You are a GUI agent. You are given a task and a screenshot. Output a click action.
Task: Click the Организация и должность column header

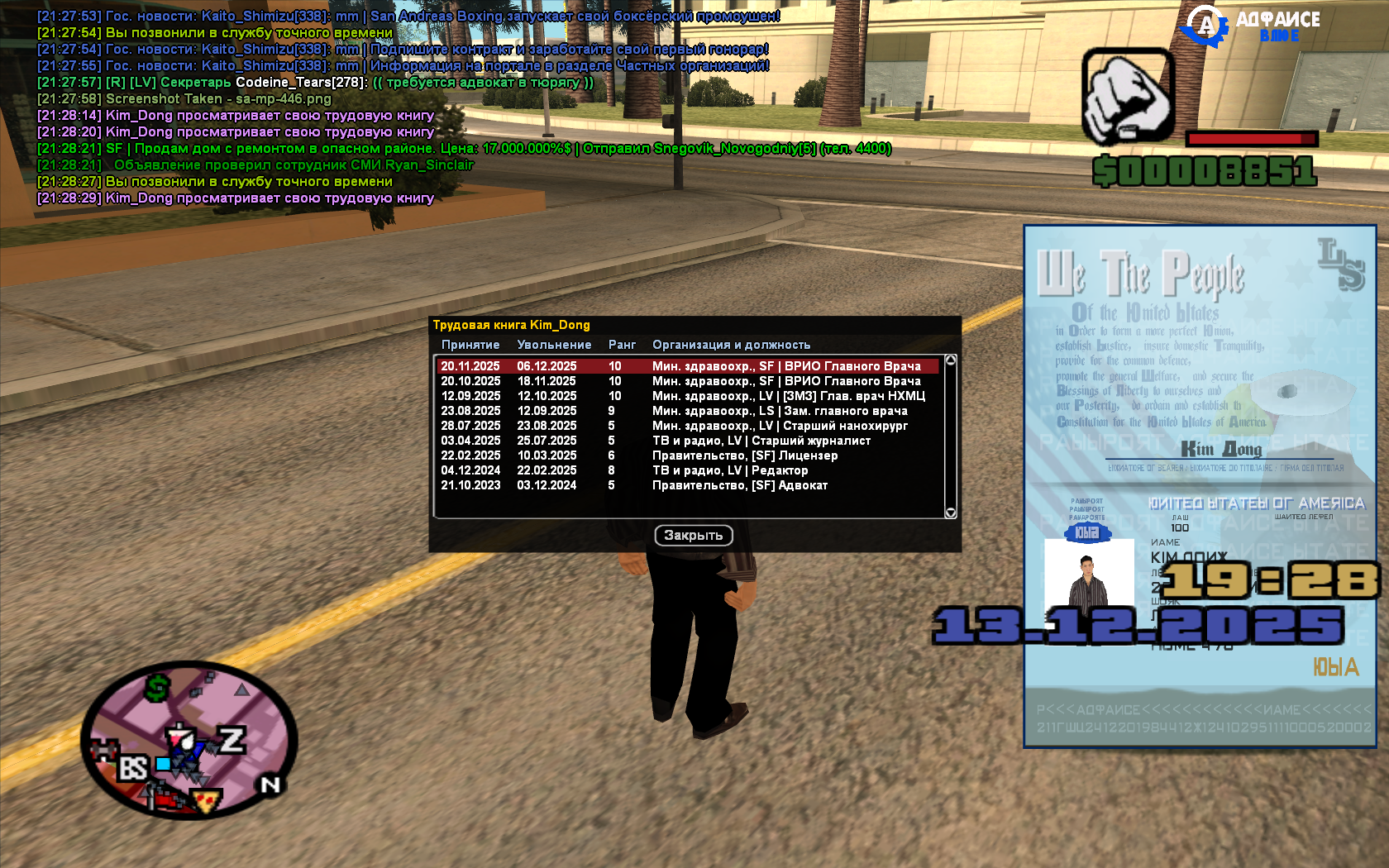[732, 345]
